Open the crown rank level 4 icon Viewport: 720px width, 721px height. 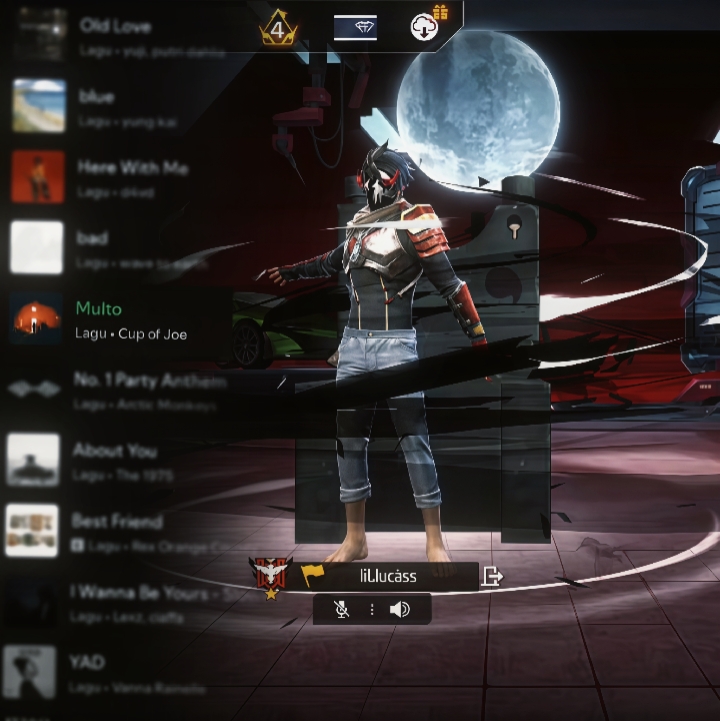[278, 28]
